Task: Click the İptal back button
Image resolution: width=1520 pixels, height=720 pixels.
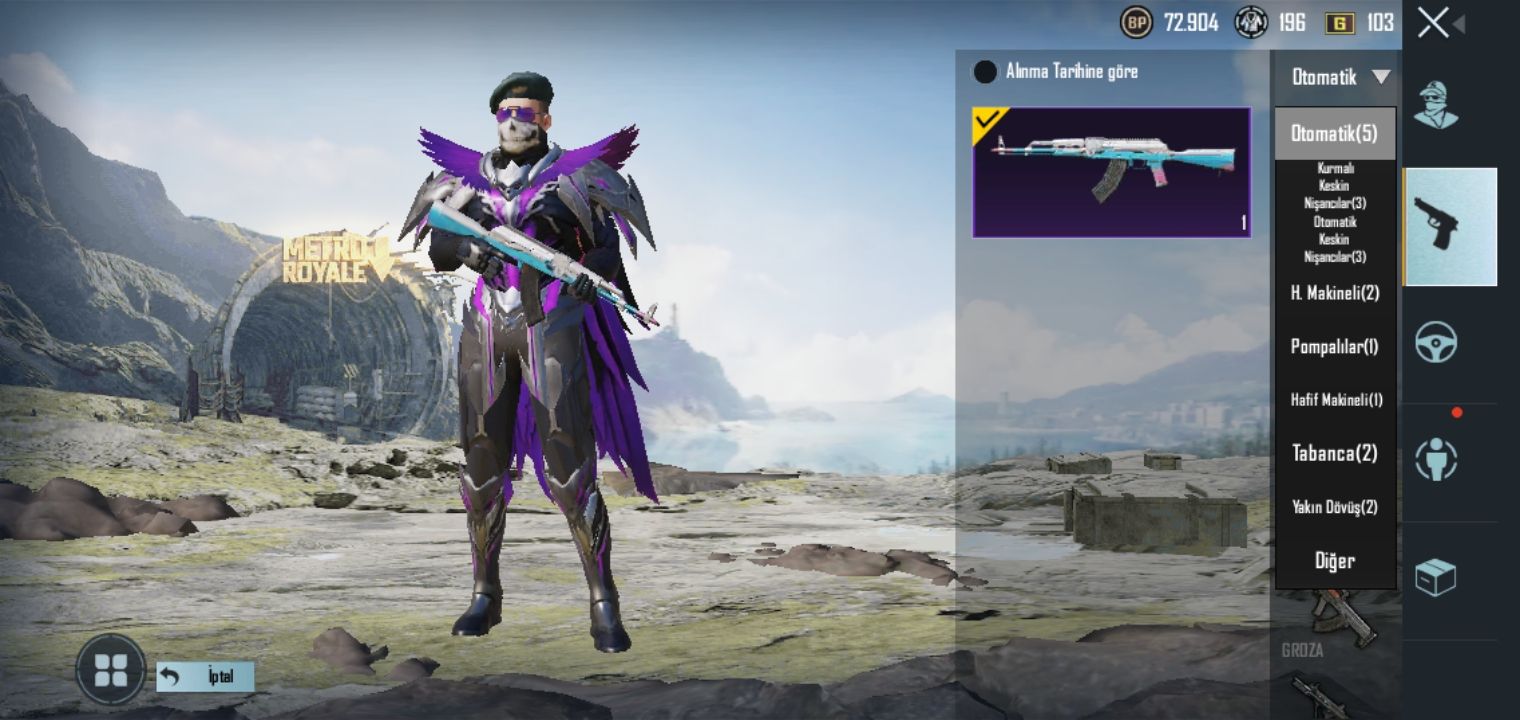Action: tap(206, 677)
